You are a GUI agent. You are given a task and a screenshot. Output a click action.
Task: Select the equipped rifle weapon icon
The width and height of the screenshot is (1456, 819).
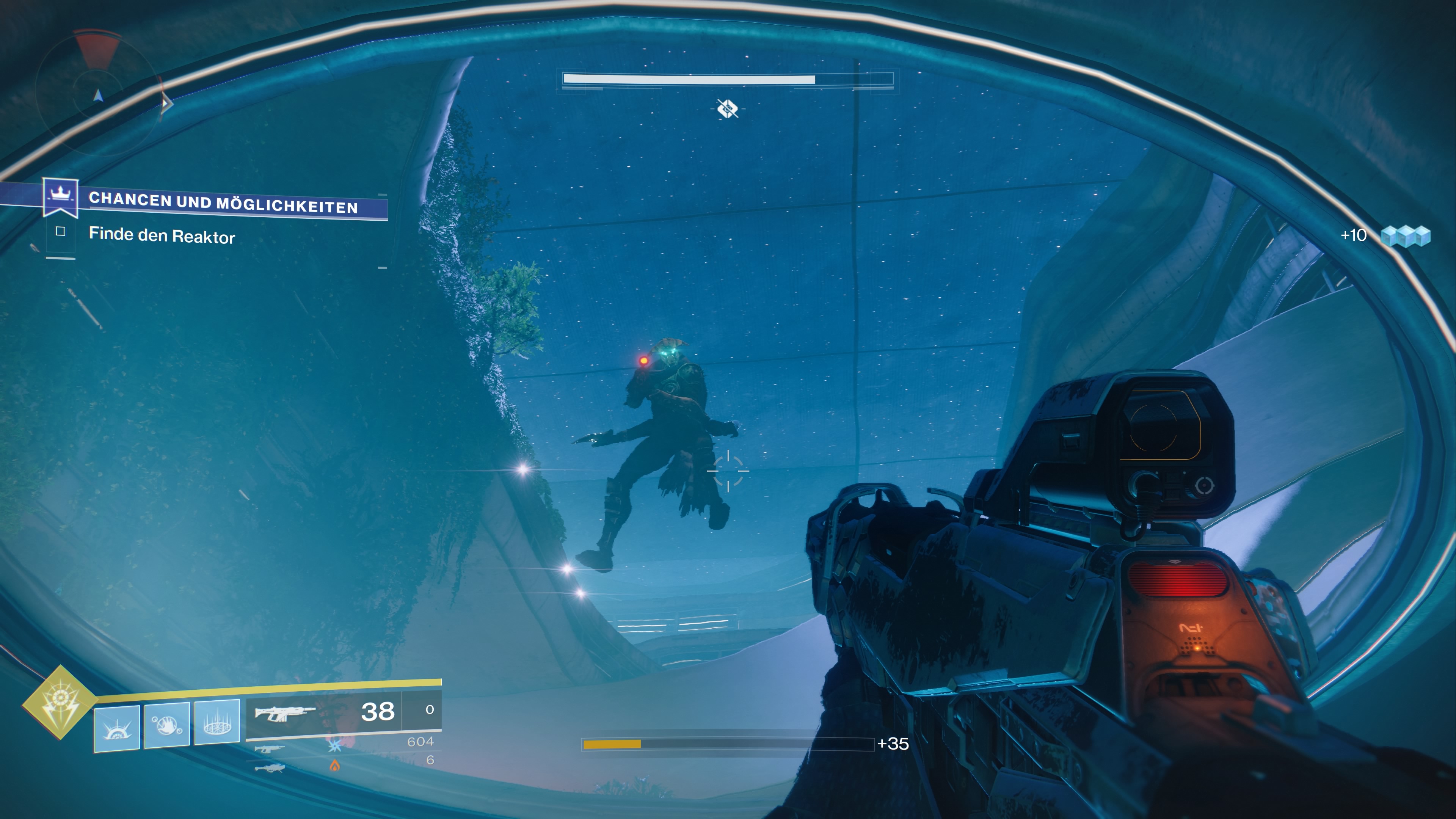(x=284, y=713)
